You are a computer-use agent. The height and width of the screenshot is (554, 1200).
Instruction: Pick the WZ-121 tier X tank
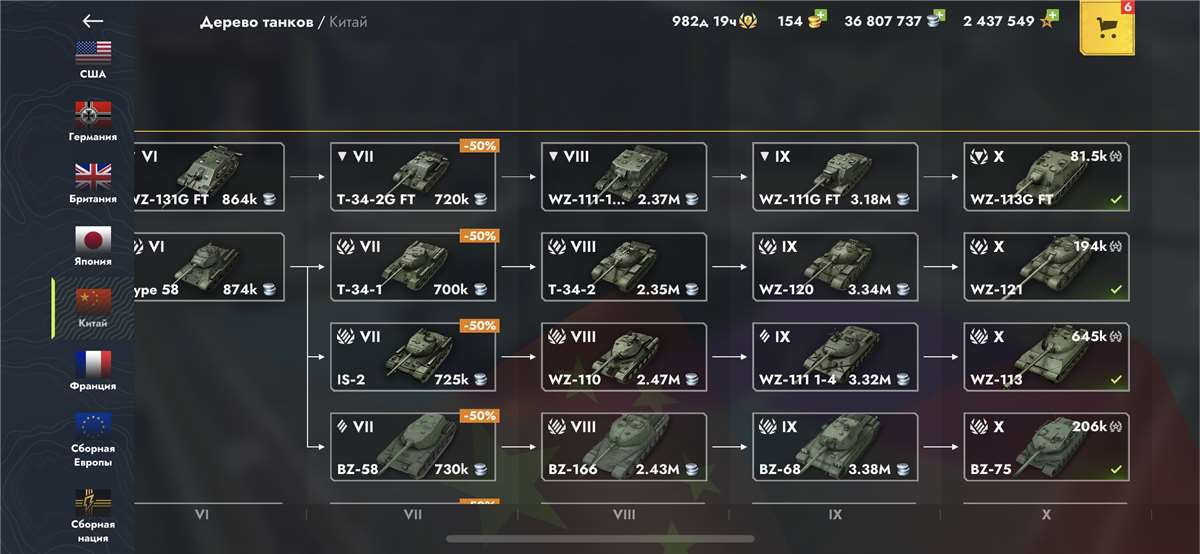coord(1046,267)
